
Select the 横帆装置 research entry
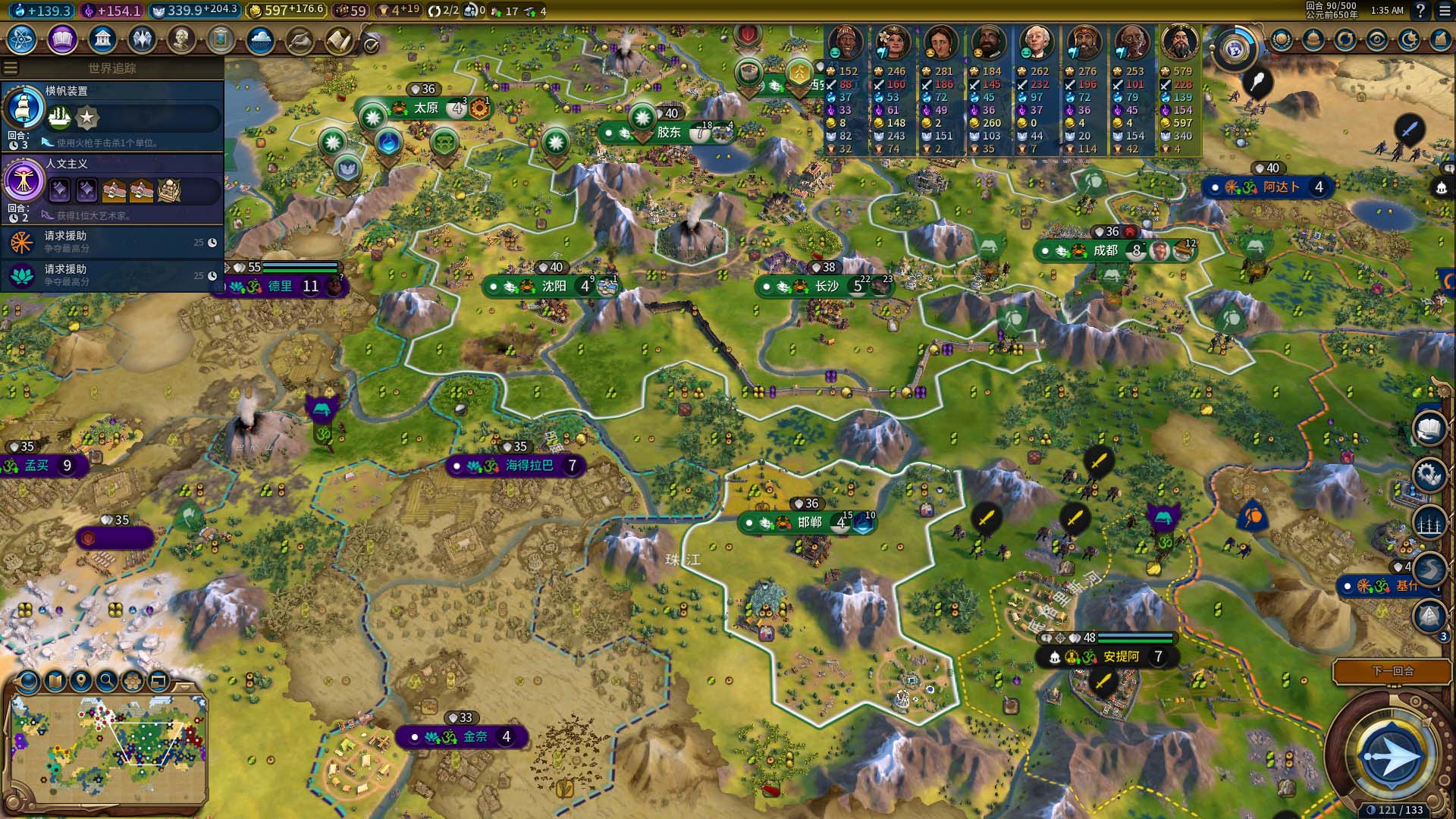[x=114, y=115]
